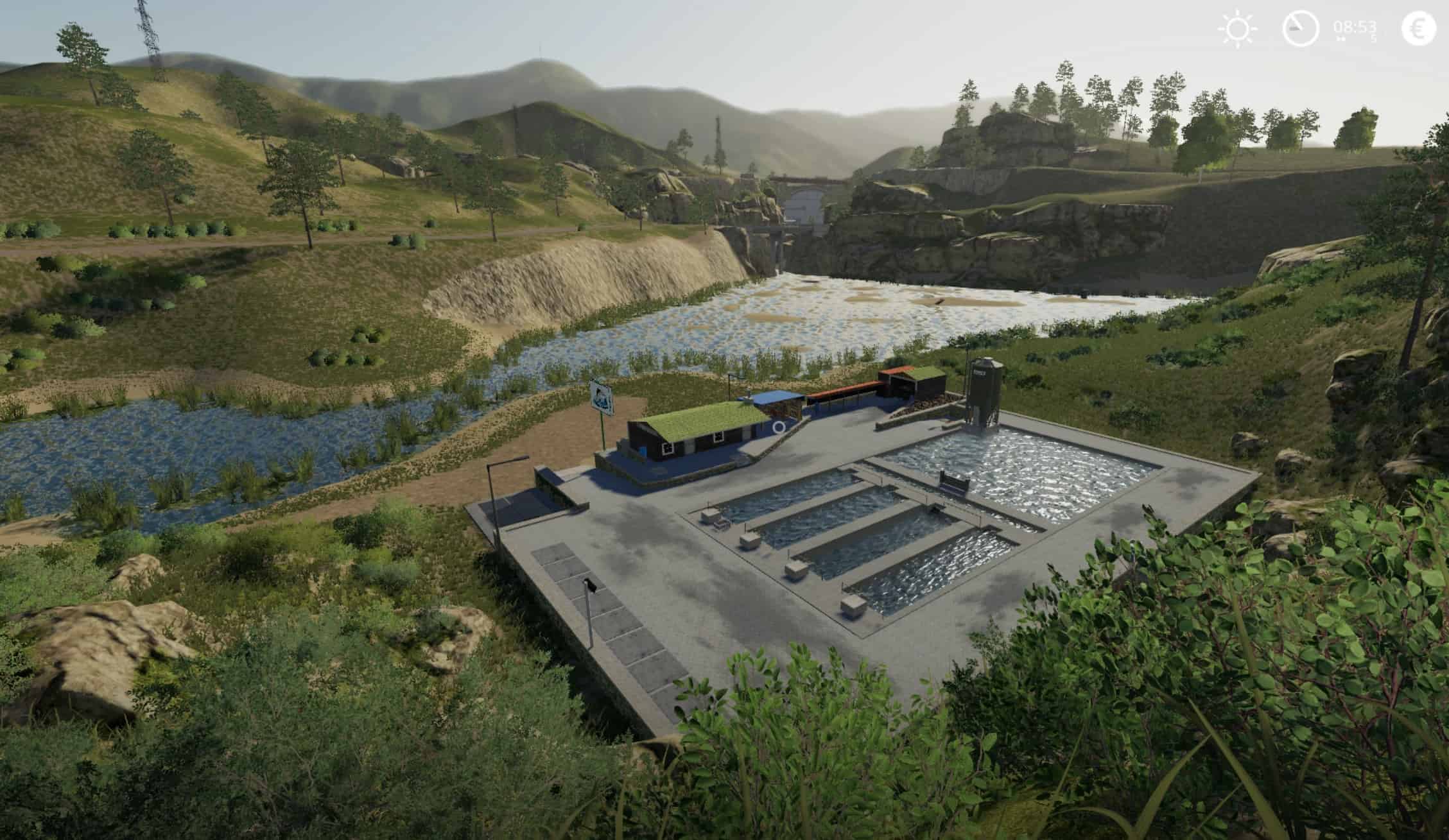Select the clock time-scale icon
Screen dimensions: 1449x840
click(1300, 29)
